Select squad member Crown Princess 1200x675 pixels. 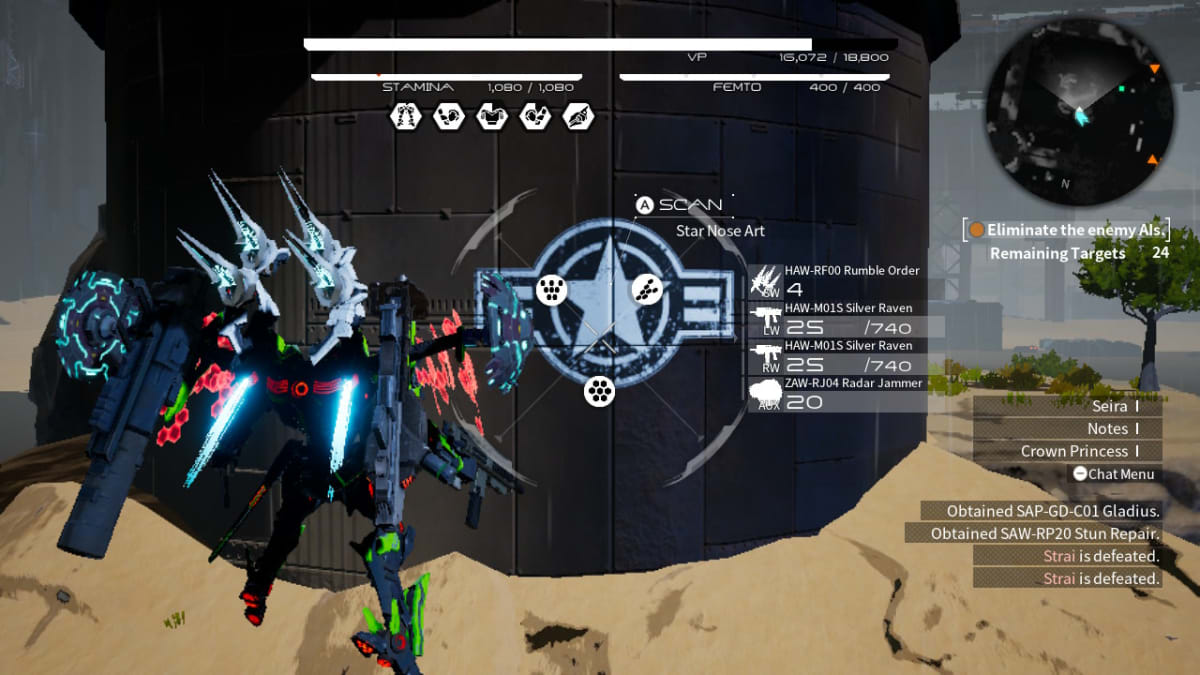tap(1066, 452)
